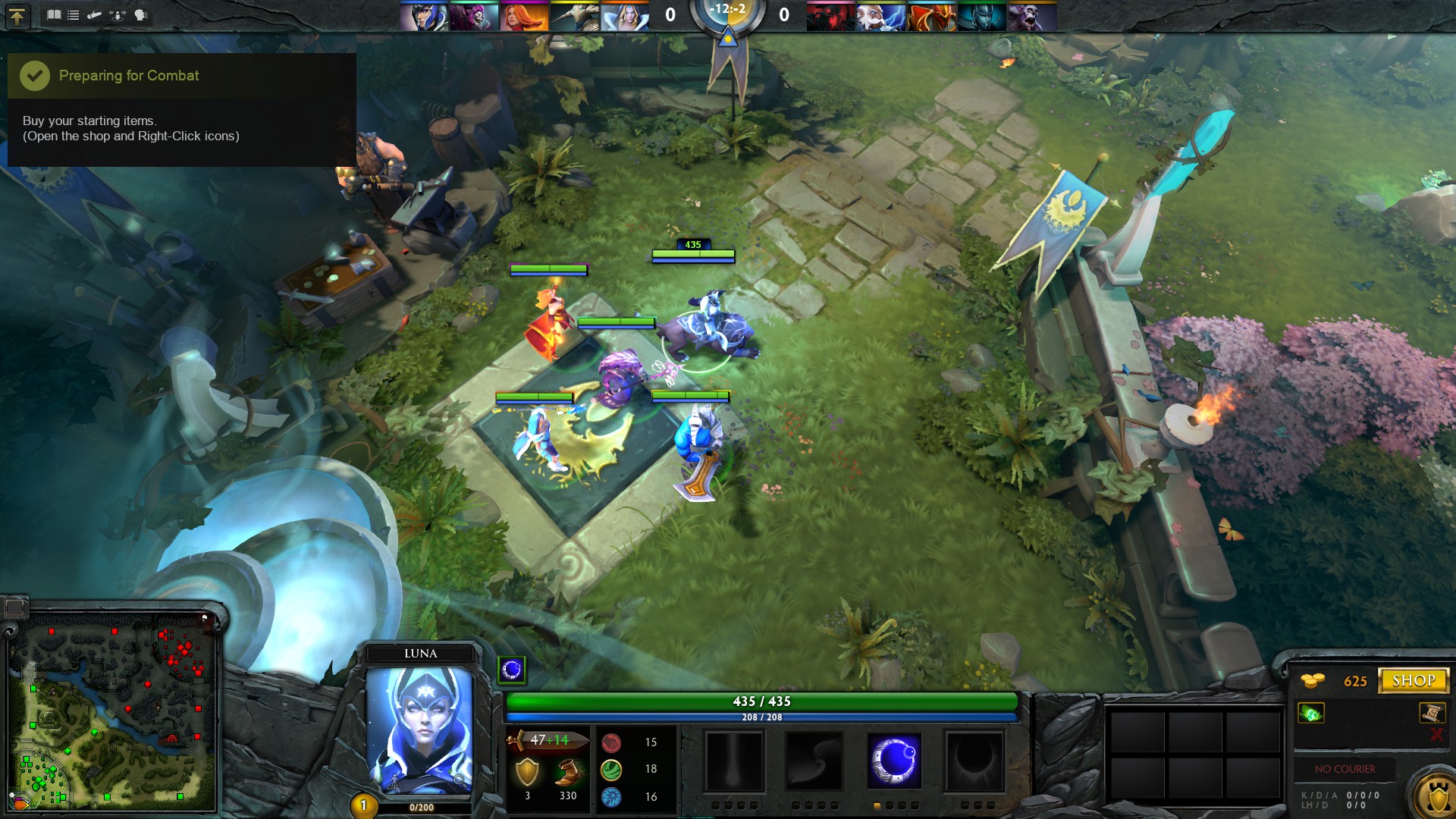Select enemy Zeus portrait in the top bar

880,17
